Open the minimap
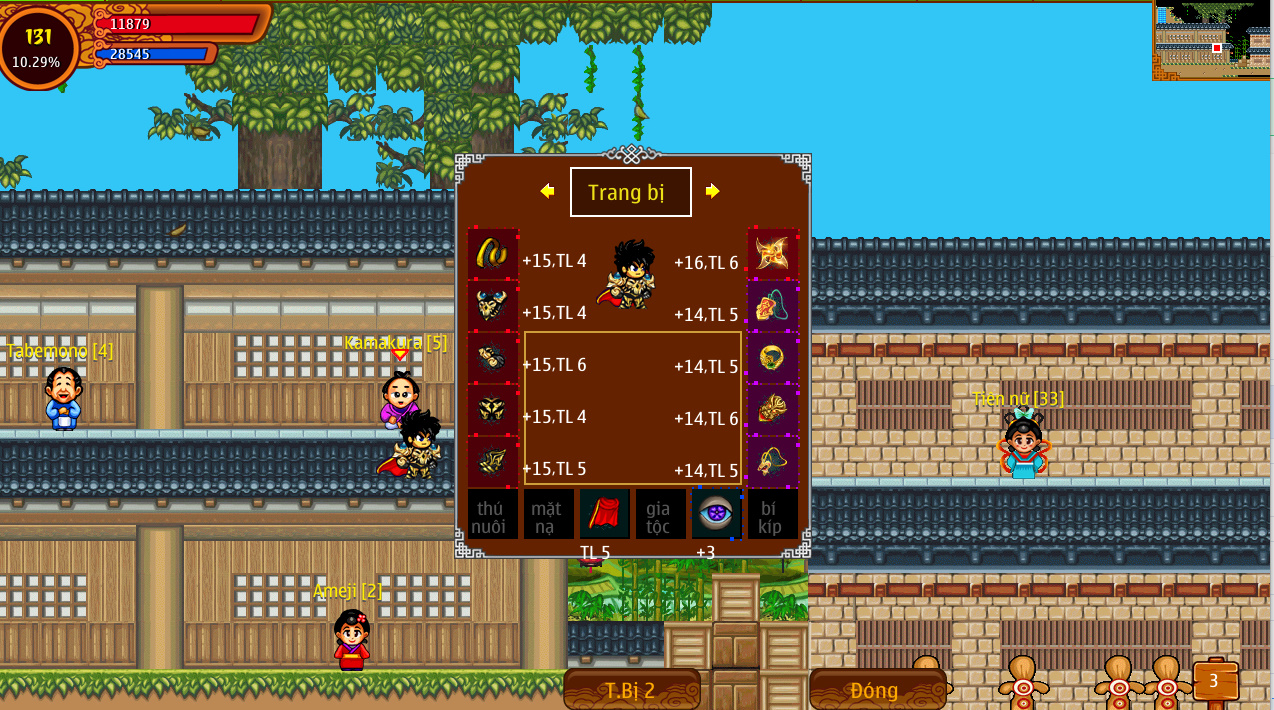Viewport: 1274px width, 710px height. click(x=1212, y=40)
